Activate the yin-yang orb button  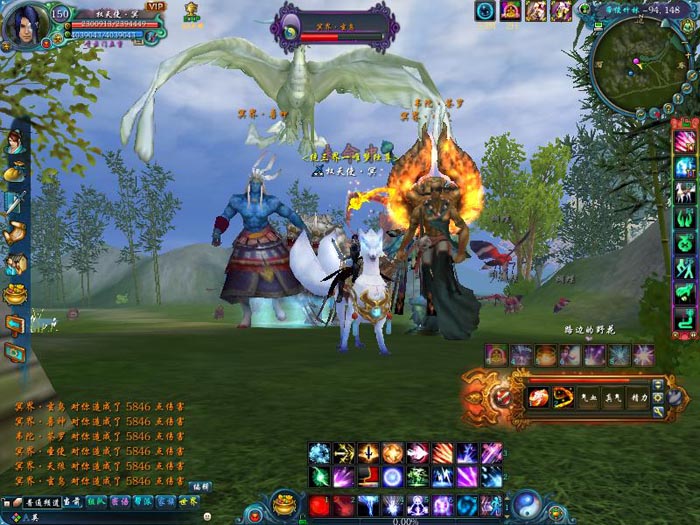pos(526,503)
